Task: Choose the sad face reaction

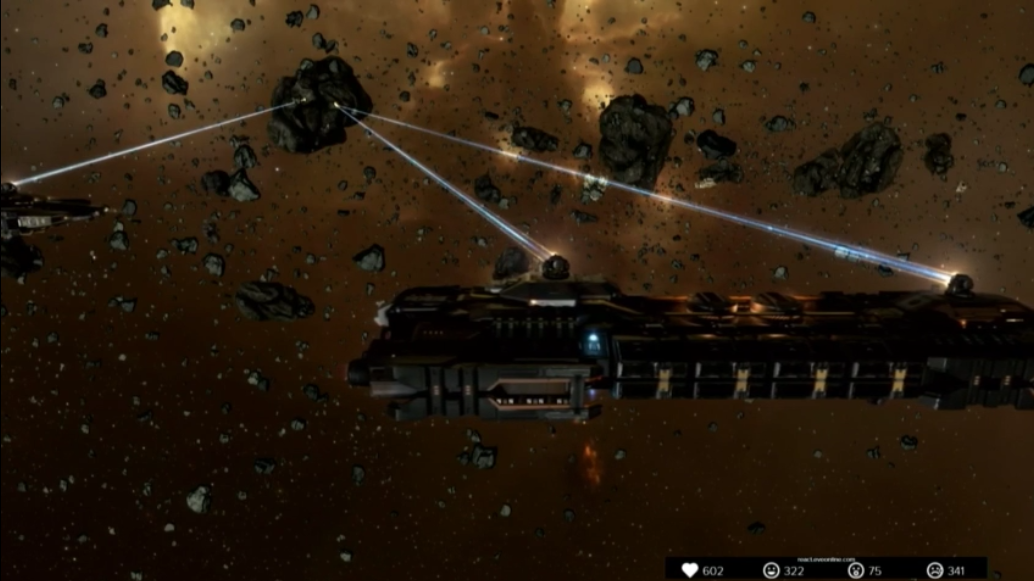Action: 934,570
